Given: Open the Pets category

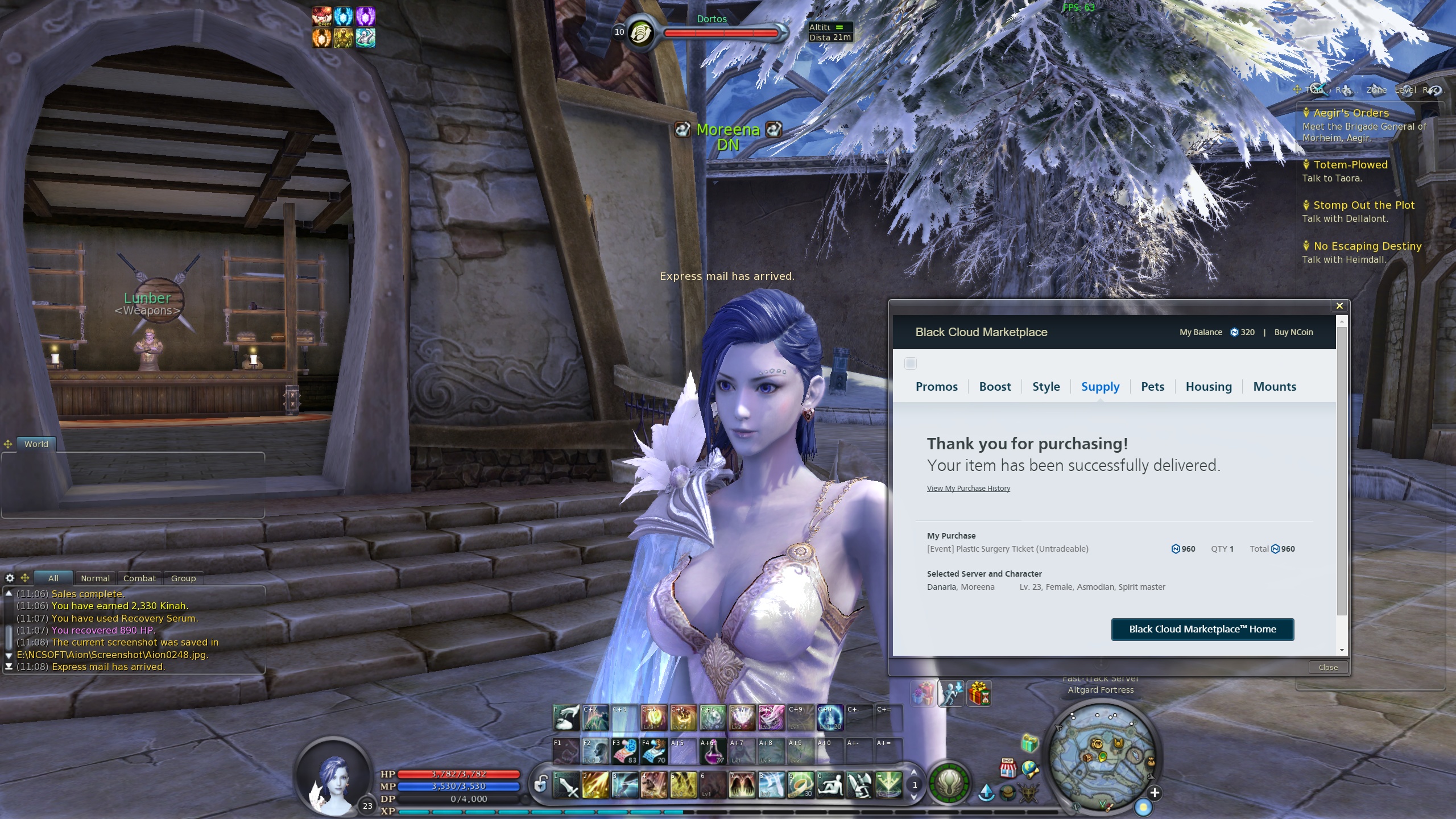Looking at the screenshot, I should (x=1152, y=387).
